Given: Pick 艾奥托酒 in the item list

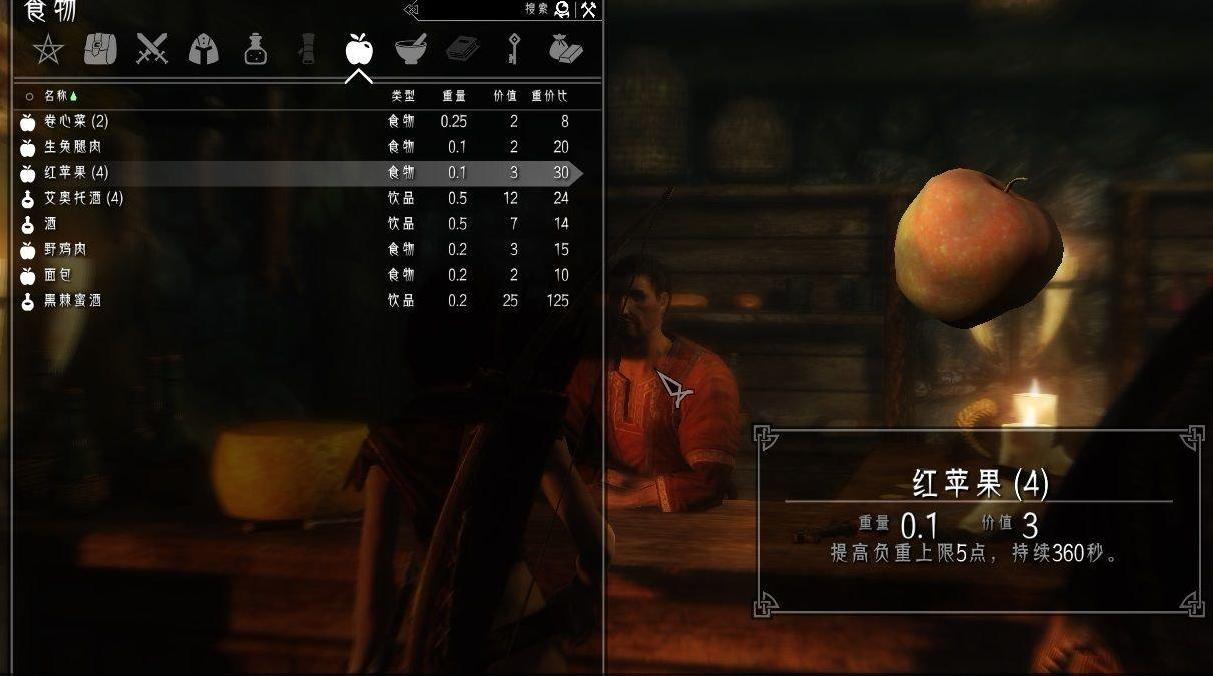Looking at the screenshot, I should click(x=83, y=198).
